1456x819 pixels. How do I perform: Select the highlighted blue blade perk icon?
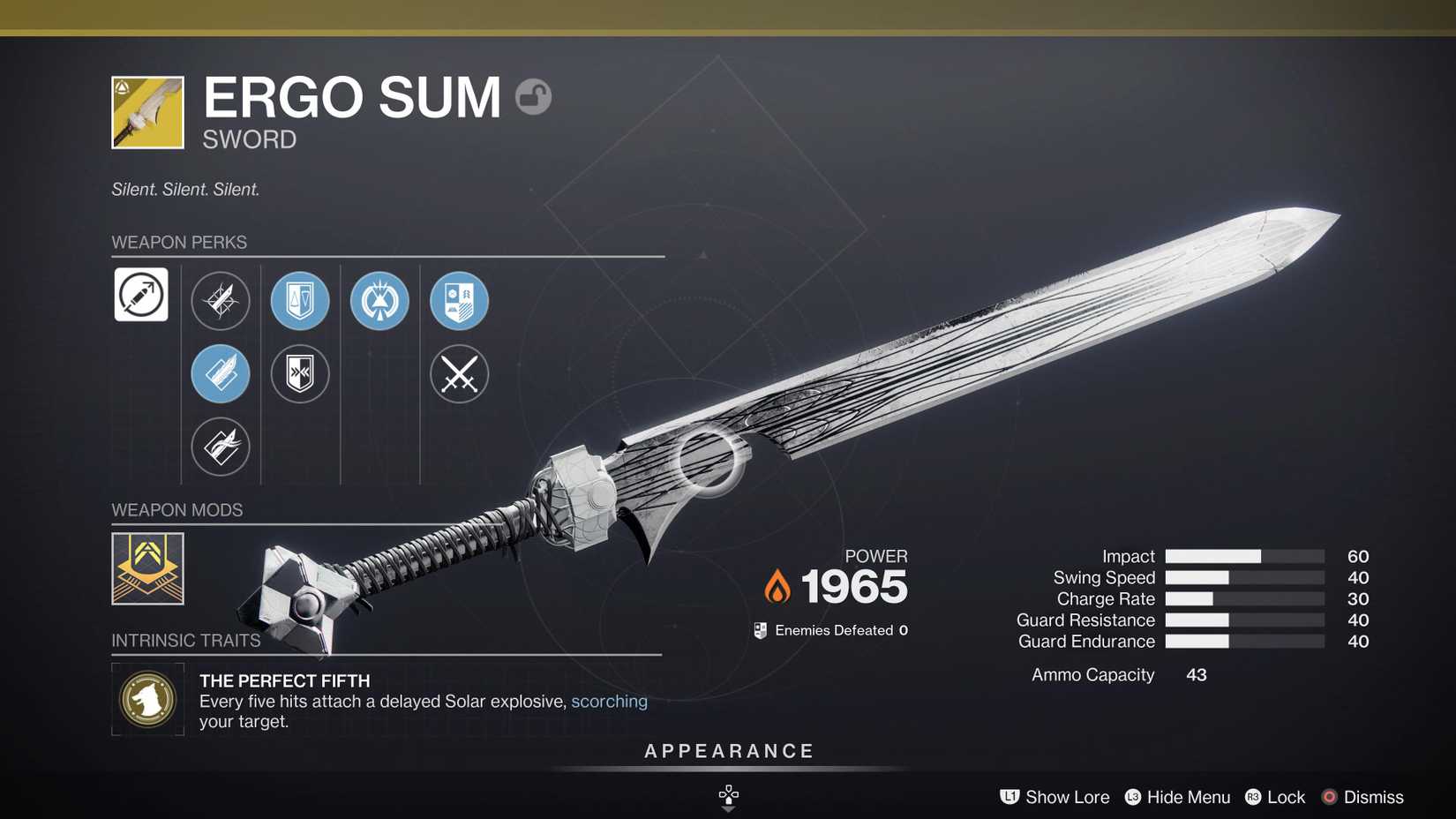[221, 374]
